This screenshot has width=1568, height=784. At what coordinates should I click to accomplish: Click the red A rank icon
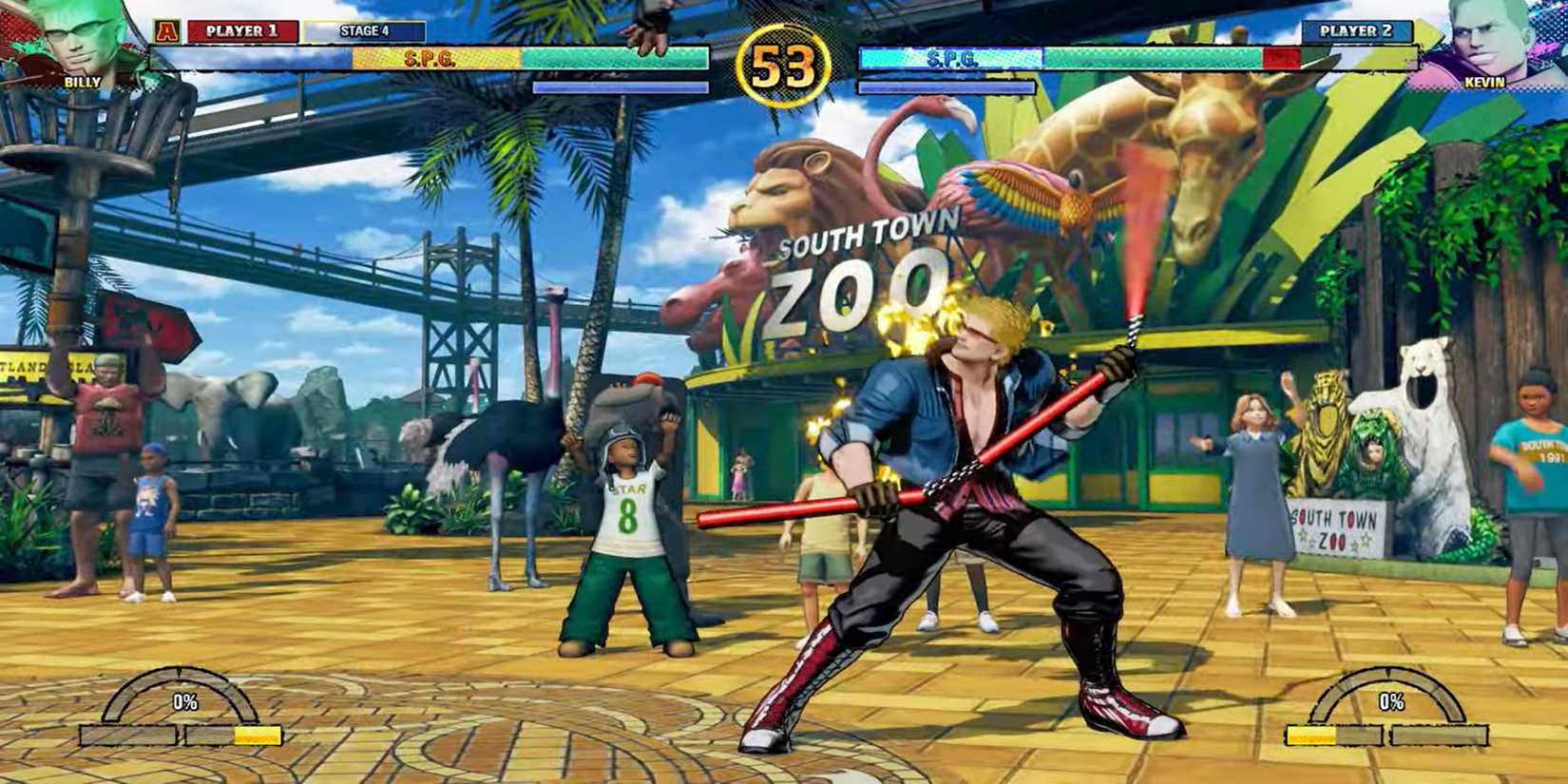pos(167,31)
